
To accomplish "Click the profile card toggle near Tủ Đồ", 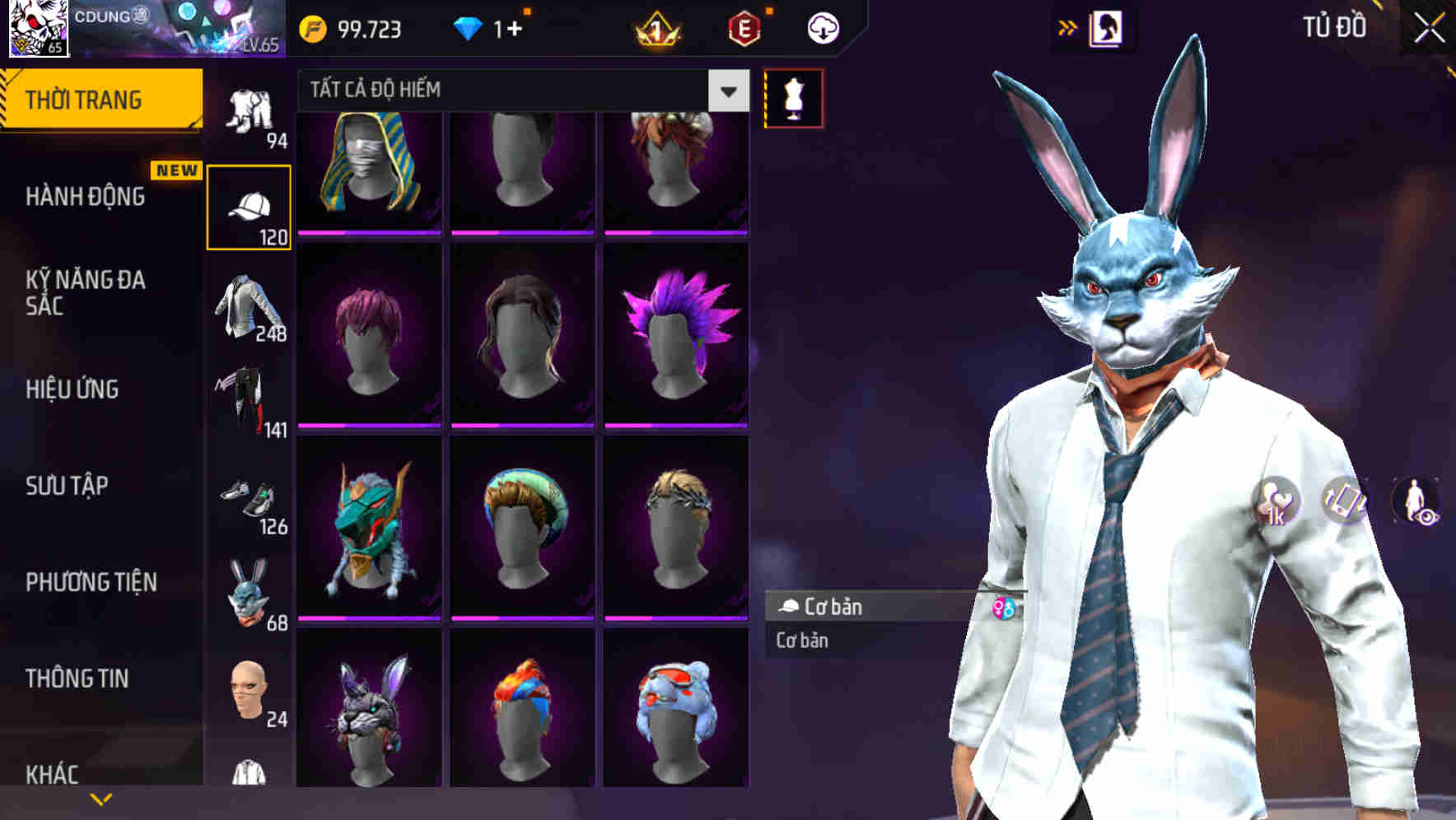I will tap(1105, 28).
